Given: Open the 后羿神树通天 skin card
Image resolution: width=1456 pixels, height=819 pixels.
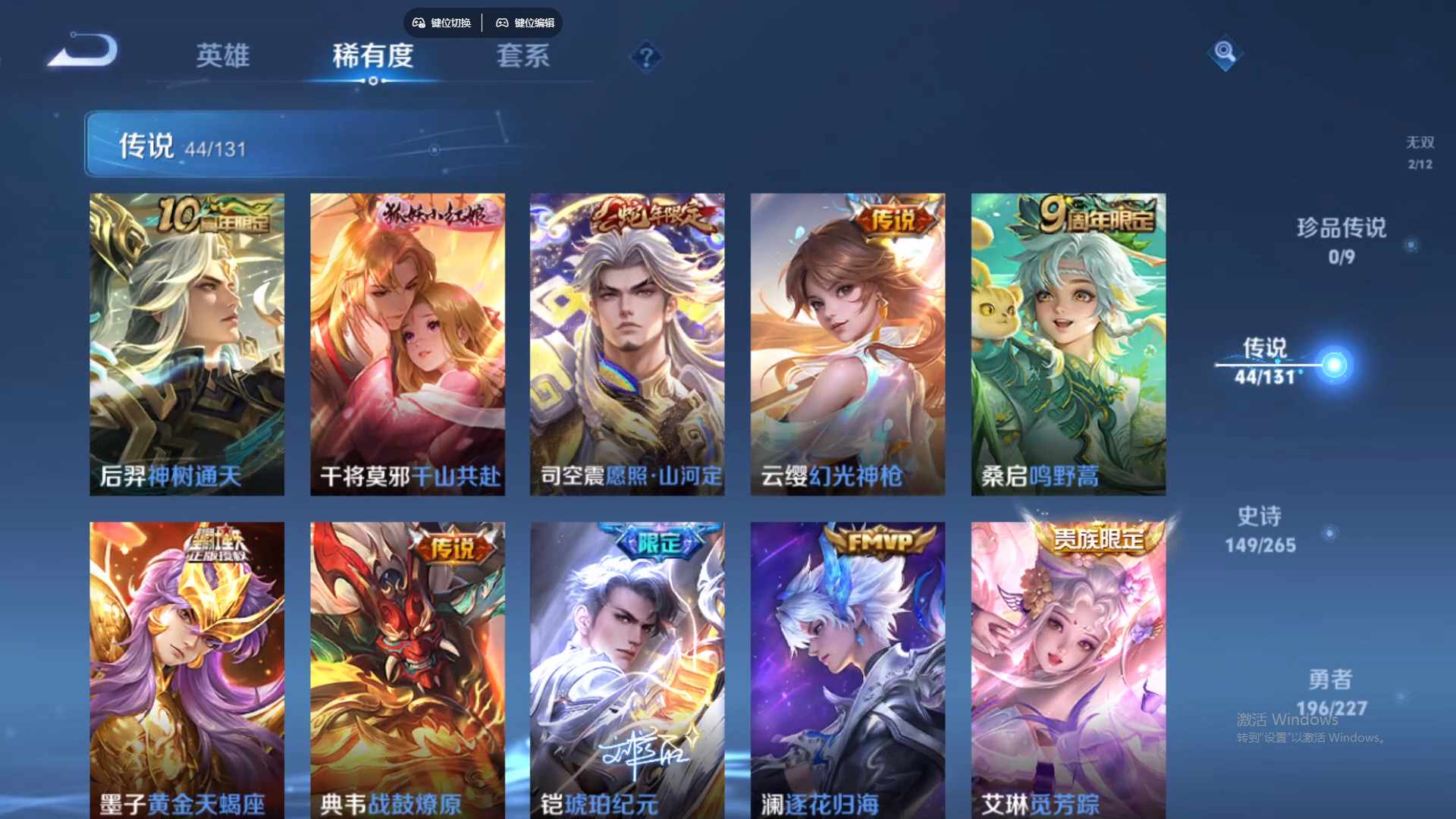Looking at the screenshot, I should click(187, 341).
